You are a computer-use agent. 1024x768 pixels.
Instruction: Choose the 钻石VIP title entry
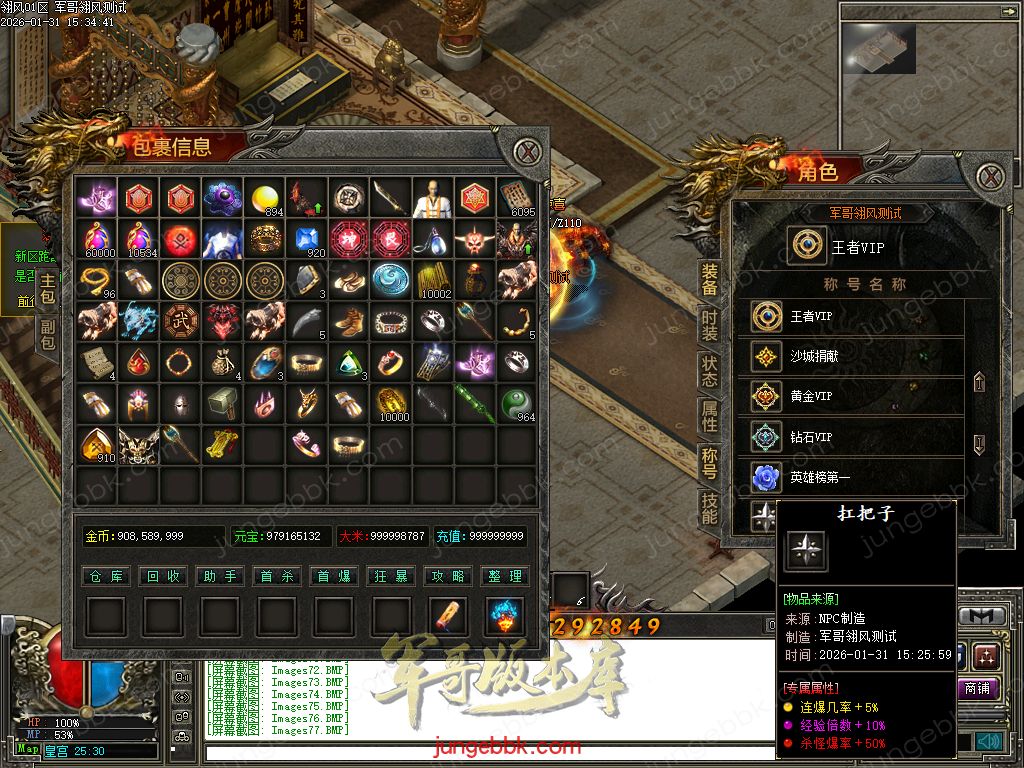(850, 437)
